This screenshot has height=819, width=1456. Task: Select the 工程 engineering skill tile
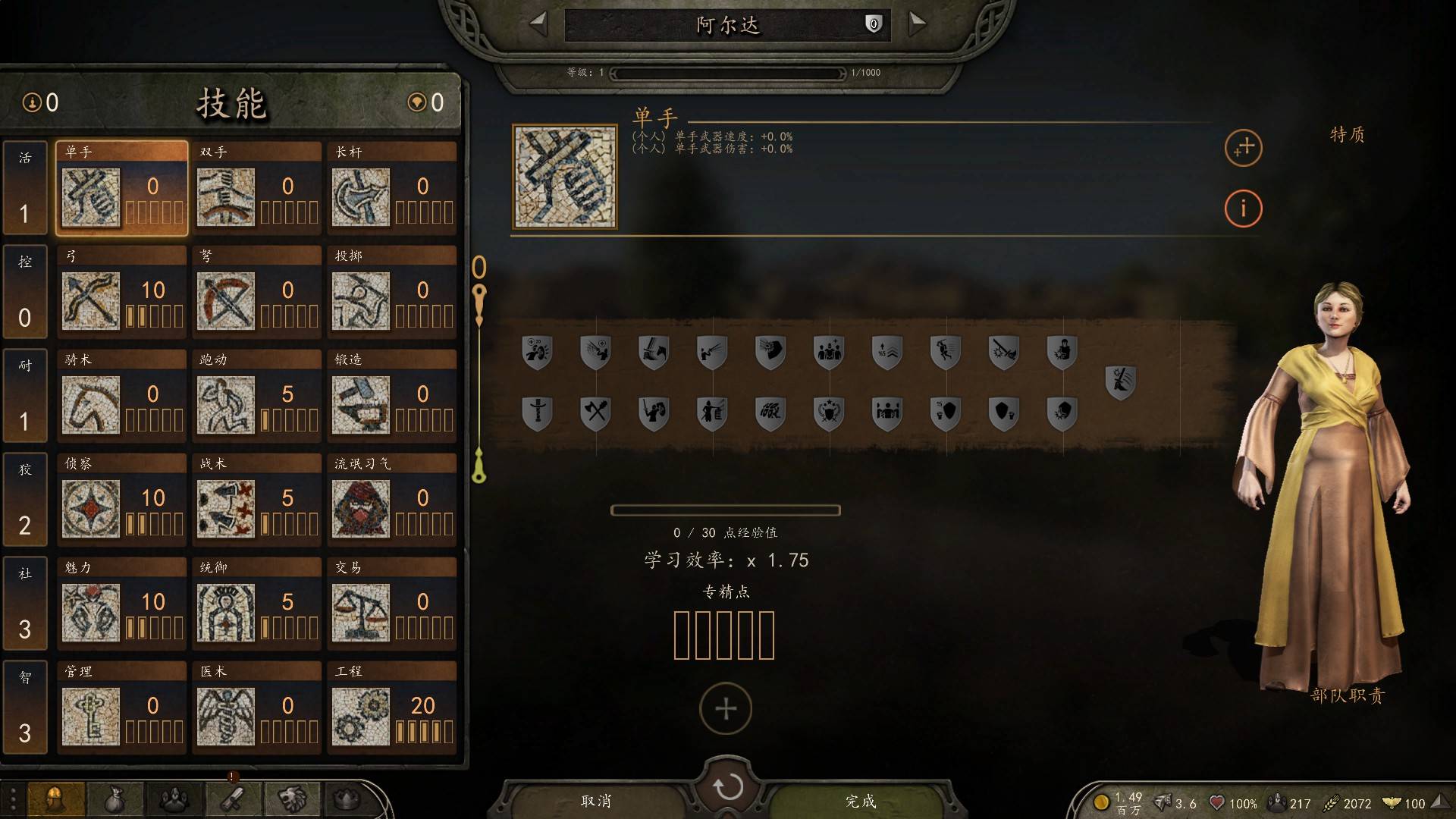(391, 708)
